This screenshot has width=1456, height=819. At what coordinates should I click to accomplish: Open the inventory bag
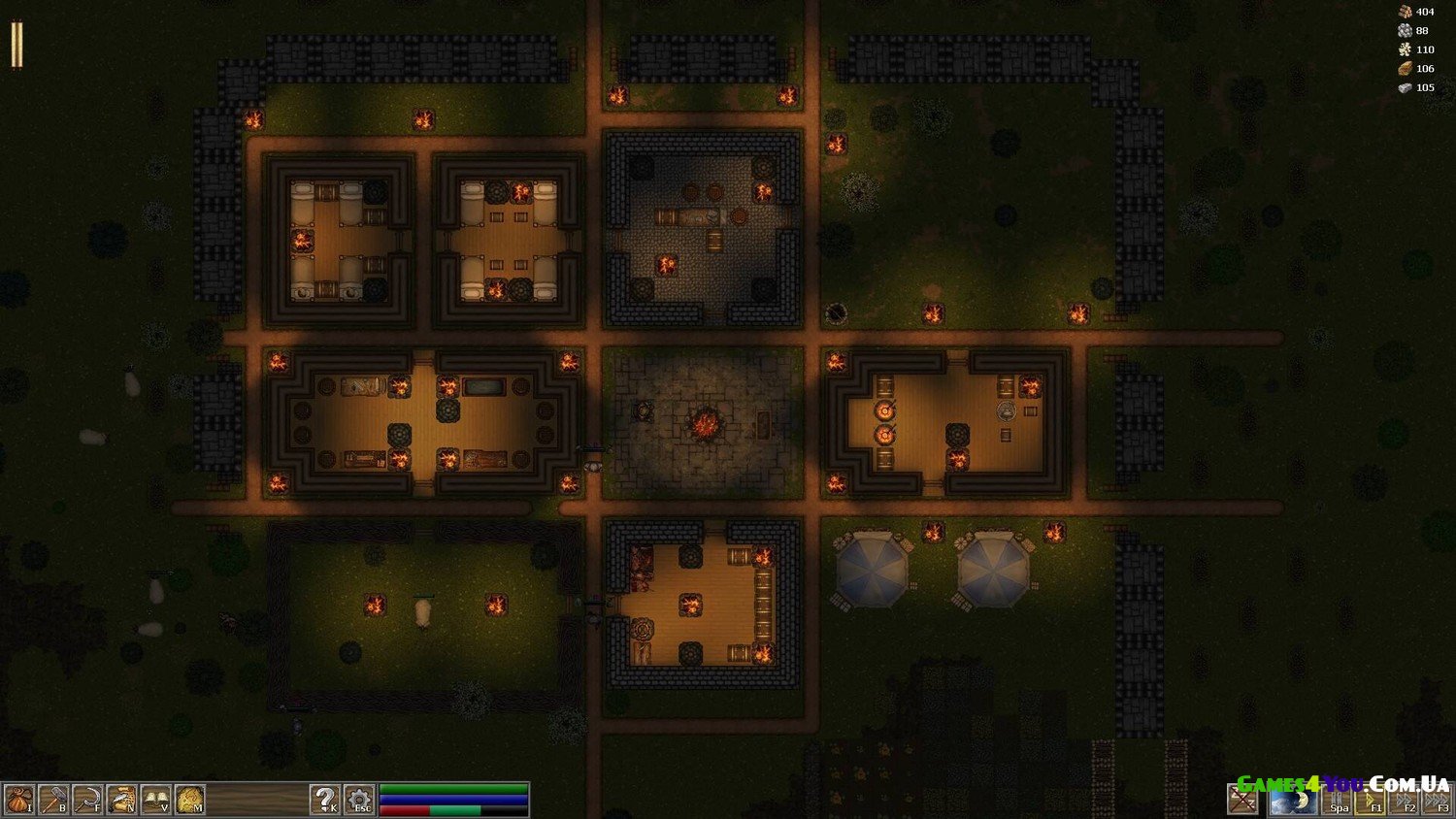[18, 799]
